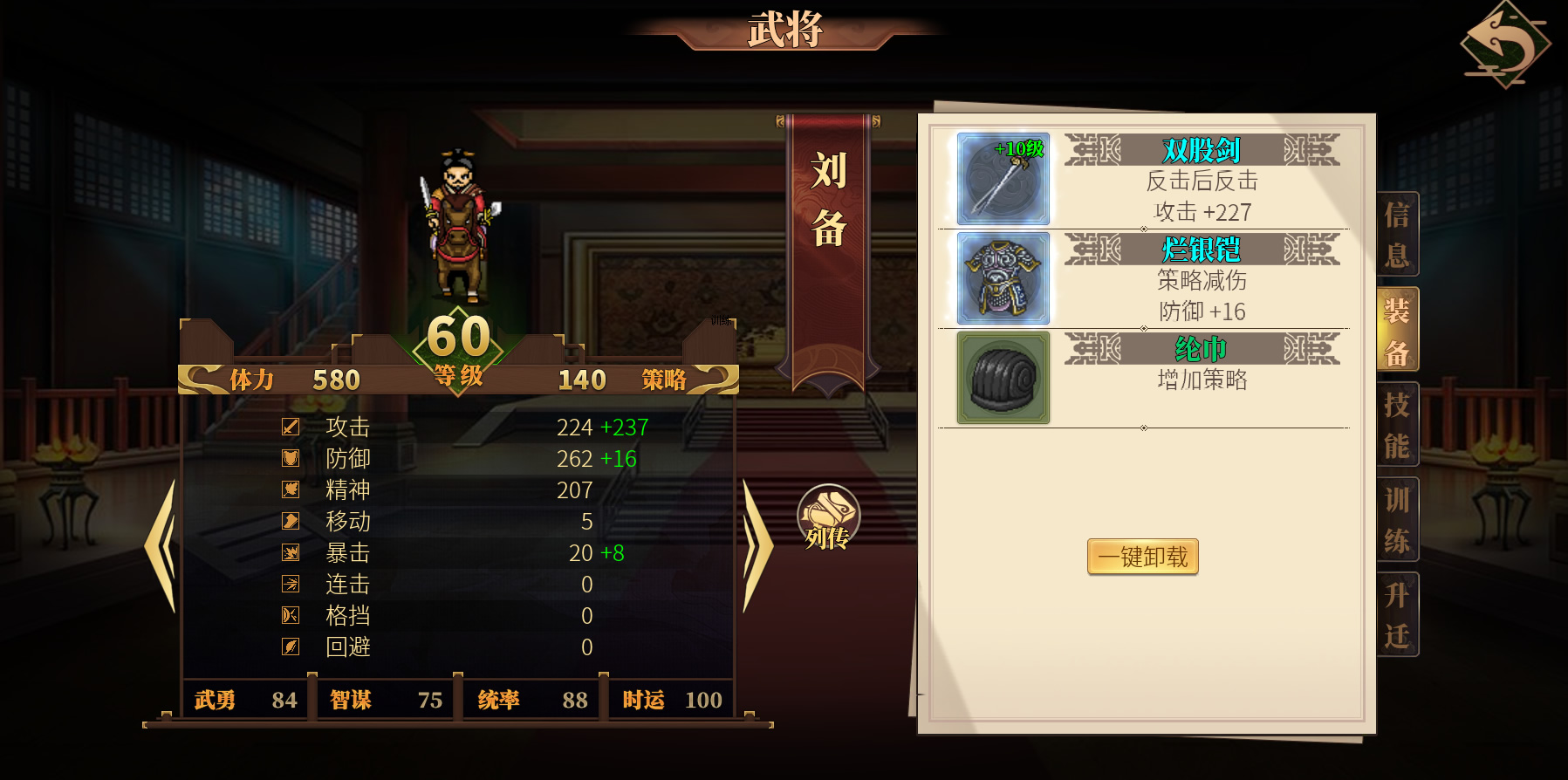Screen dimensions: 1568x780
Task: Select the 烂银铠 armor equipment slot
Action: (1003, 278)
